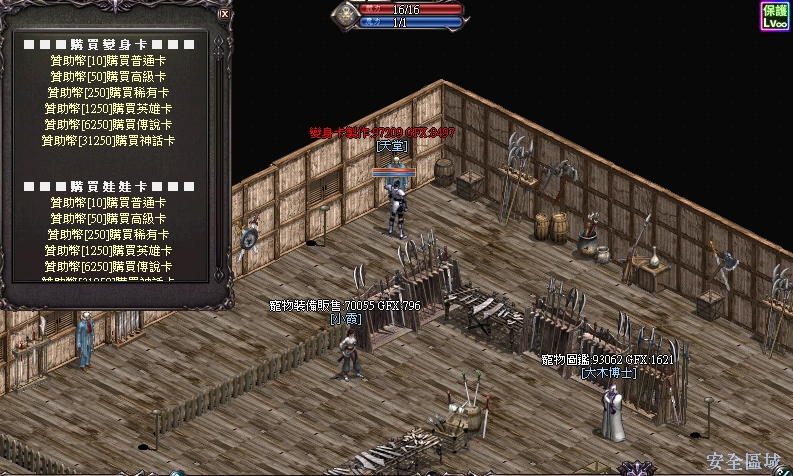Purchase 稀有卡 under the 購買娃娃卡 heading
The width and height of the screenshot is (793, 476).
(x=108, y=235)
